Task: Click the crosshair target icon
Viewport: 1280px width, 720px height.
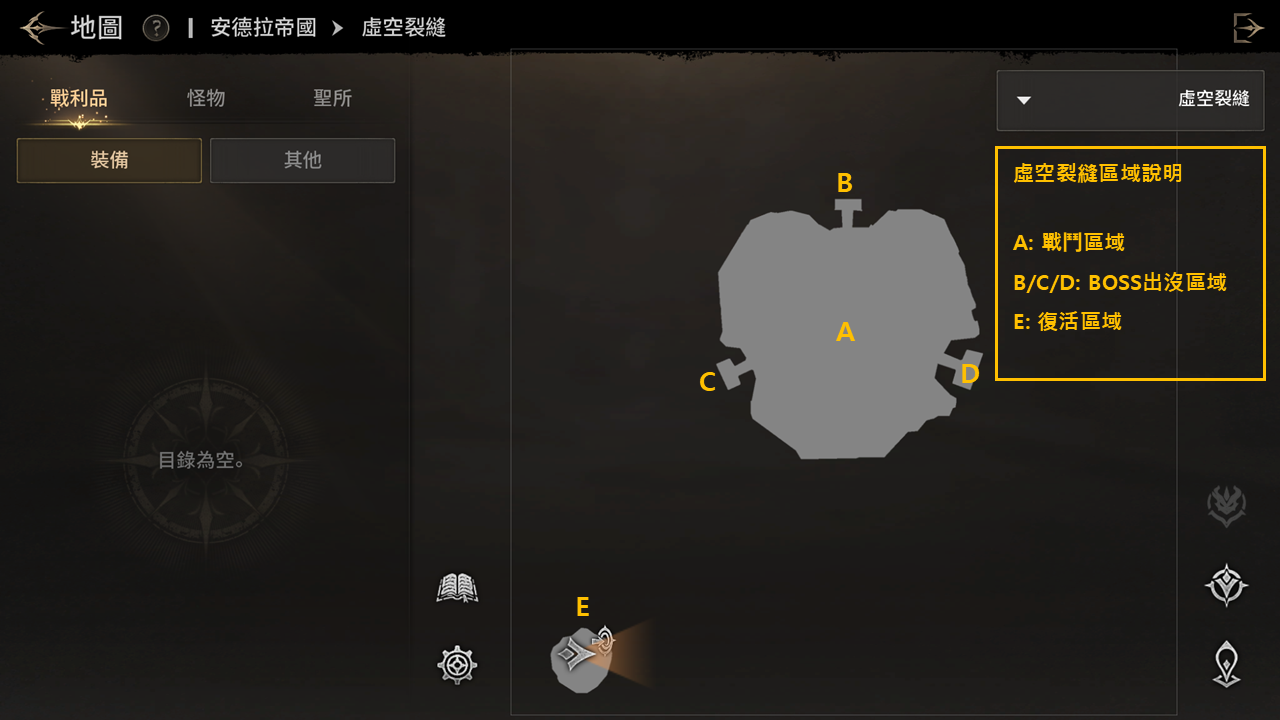Action: coord(457,665)
